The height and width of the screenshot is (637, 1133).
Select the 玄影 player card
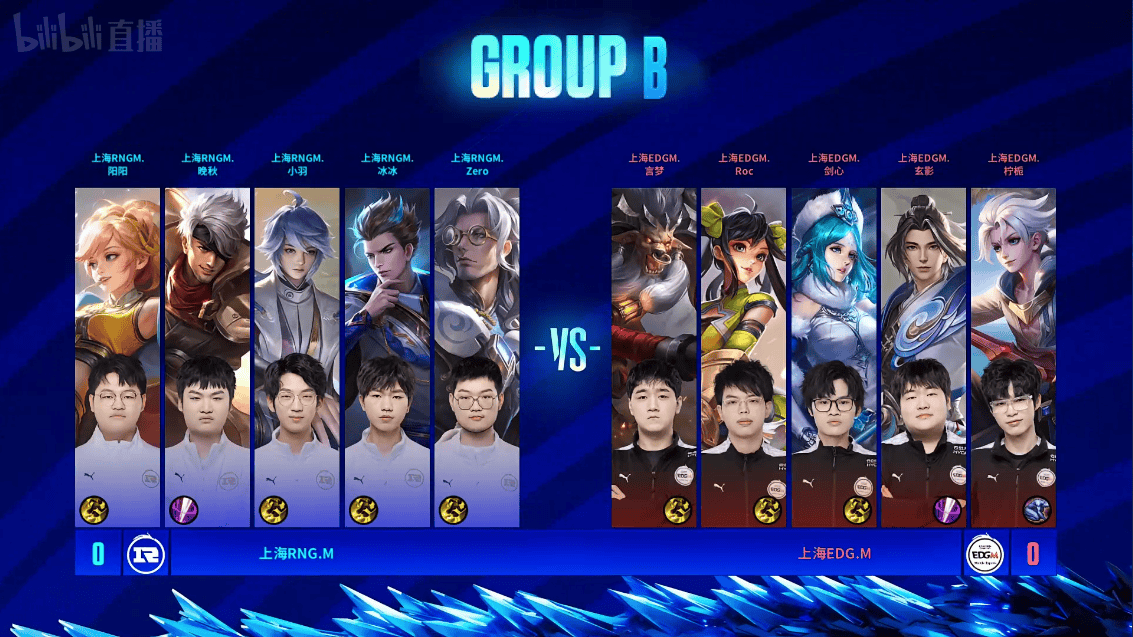click(x=924, y=356)
